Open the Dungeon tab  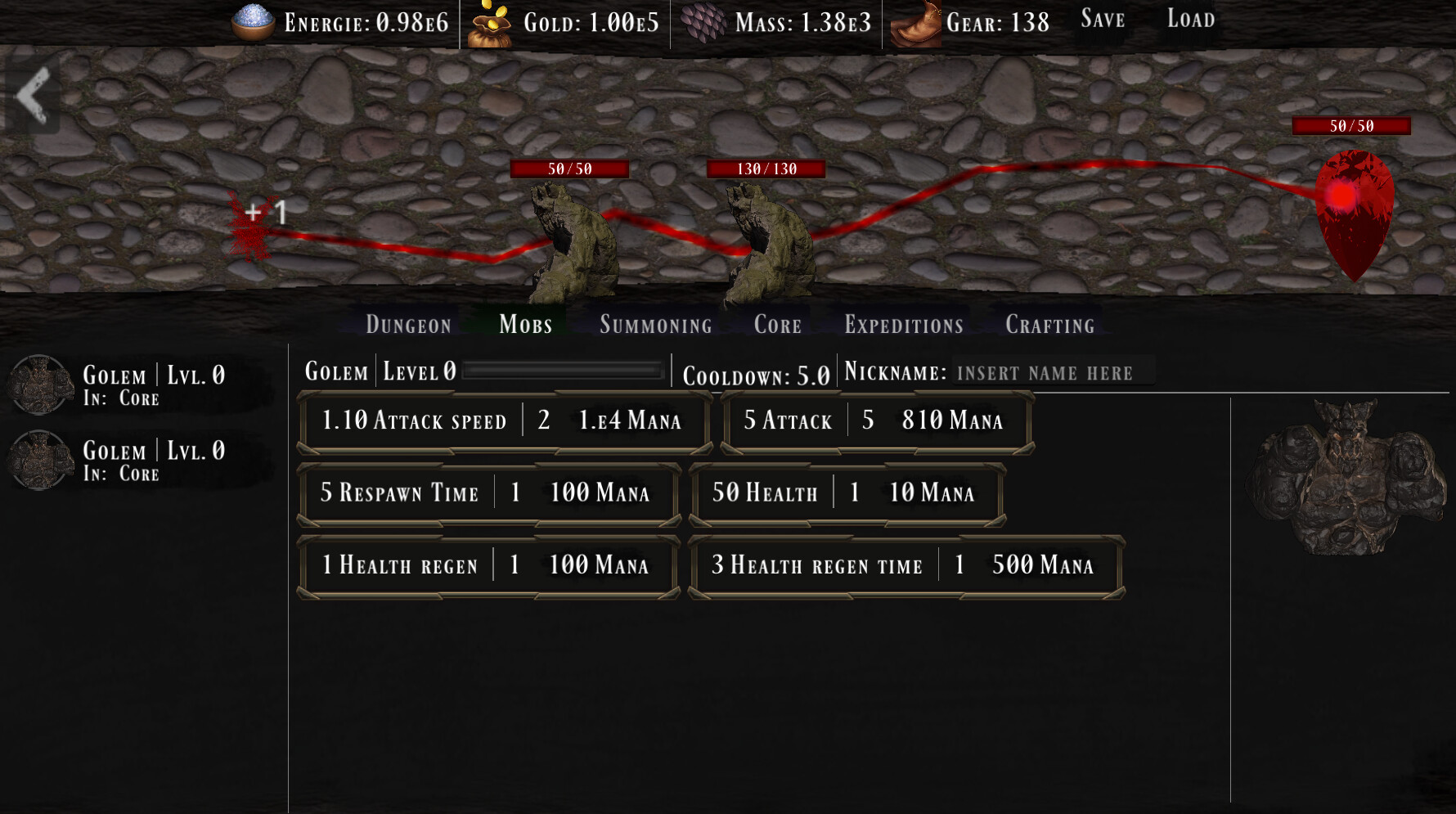pyautogui.click(x=407, y=325)
